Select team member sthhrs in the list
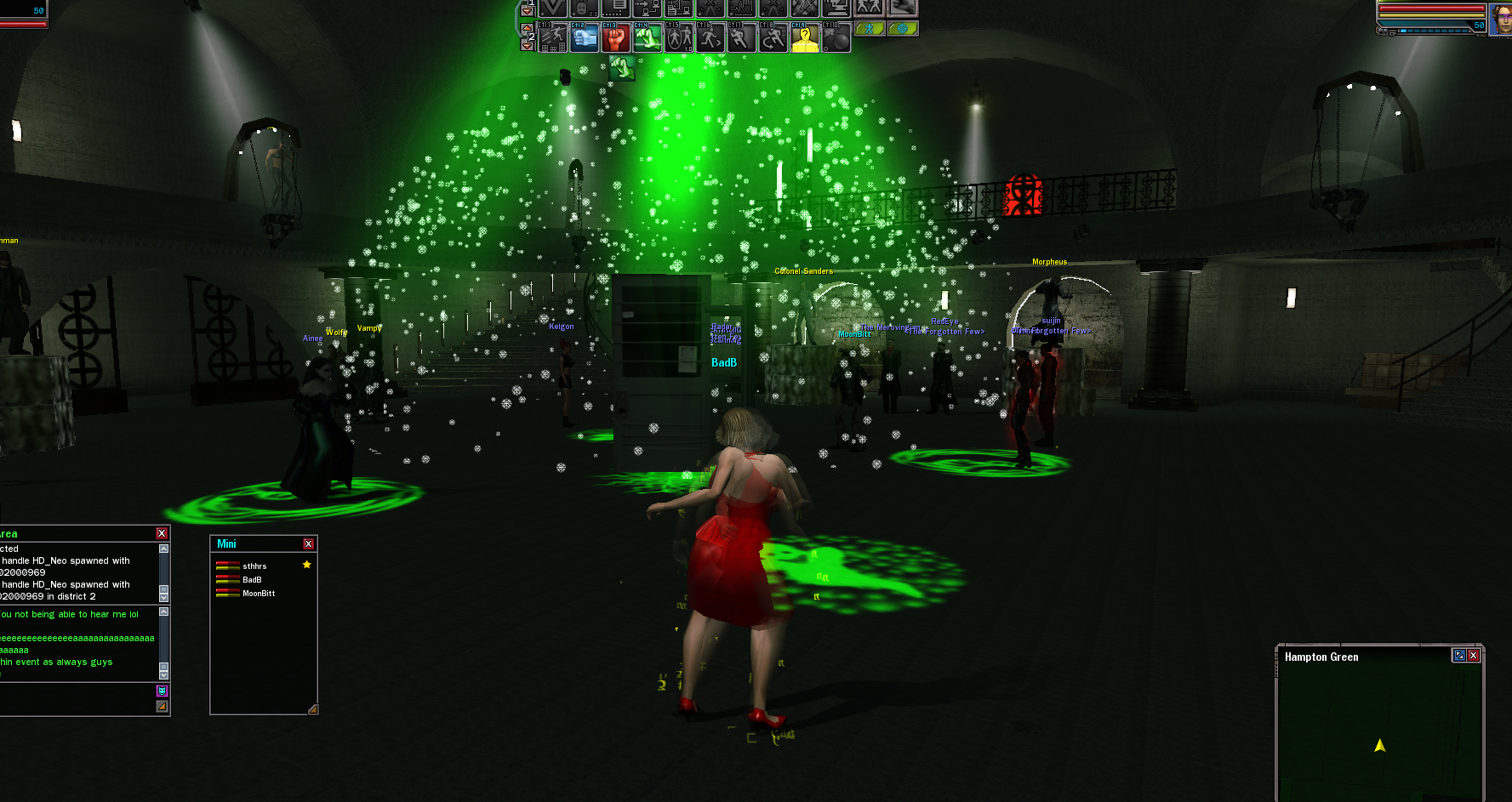The image size is (1512, 802). (x=254, y=566)
